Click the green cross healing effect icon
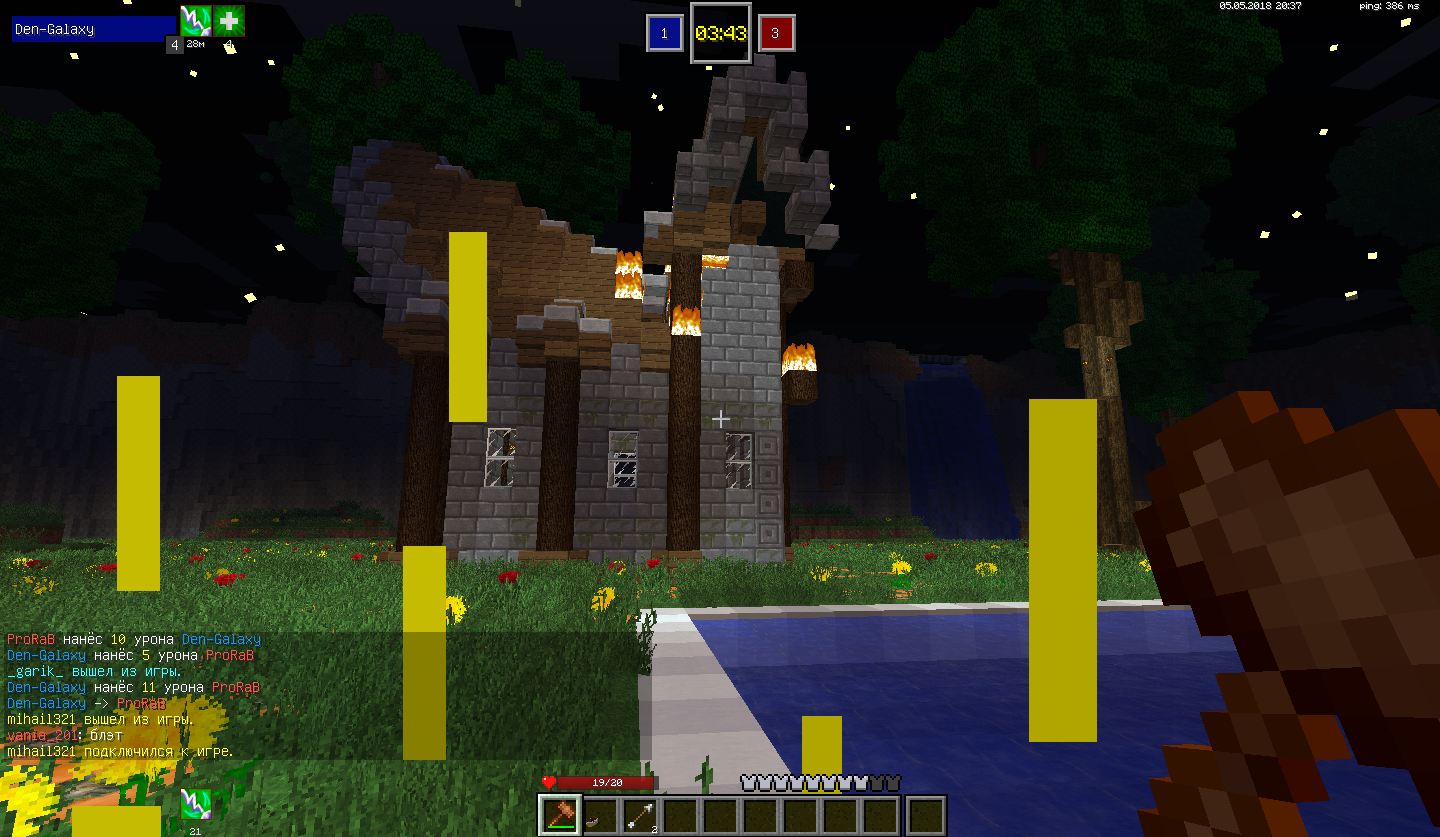 [x=229, y=21]
